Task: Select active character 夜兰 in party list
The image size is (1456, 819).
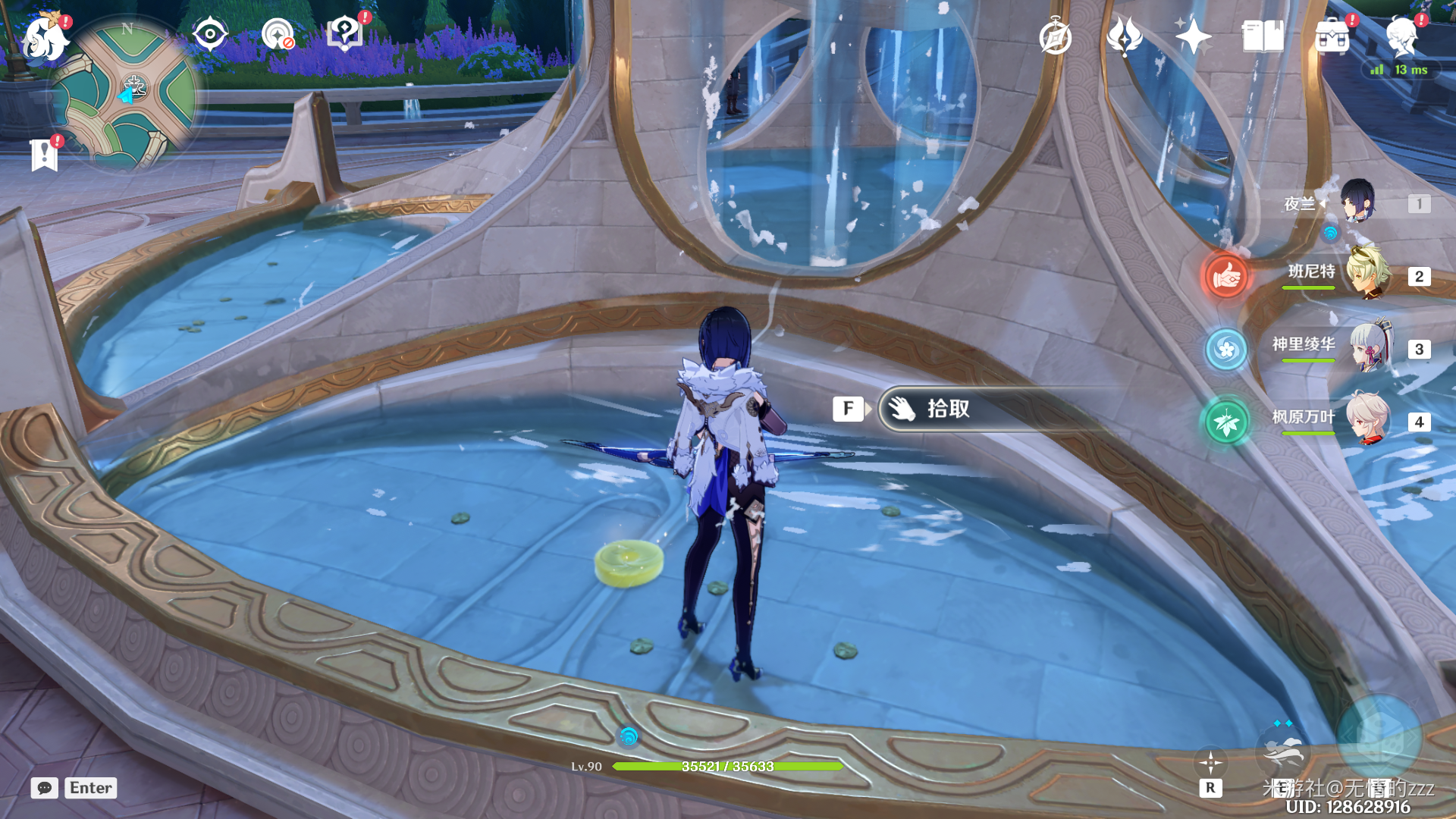Action: pyautogui.click(x=1357, y=203)
